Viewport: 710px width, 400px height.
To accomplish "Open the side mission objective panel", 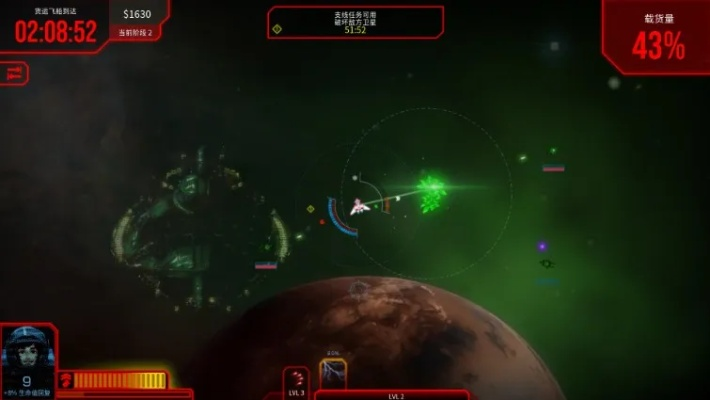I will pos(355,22).
